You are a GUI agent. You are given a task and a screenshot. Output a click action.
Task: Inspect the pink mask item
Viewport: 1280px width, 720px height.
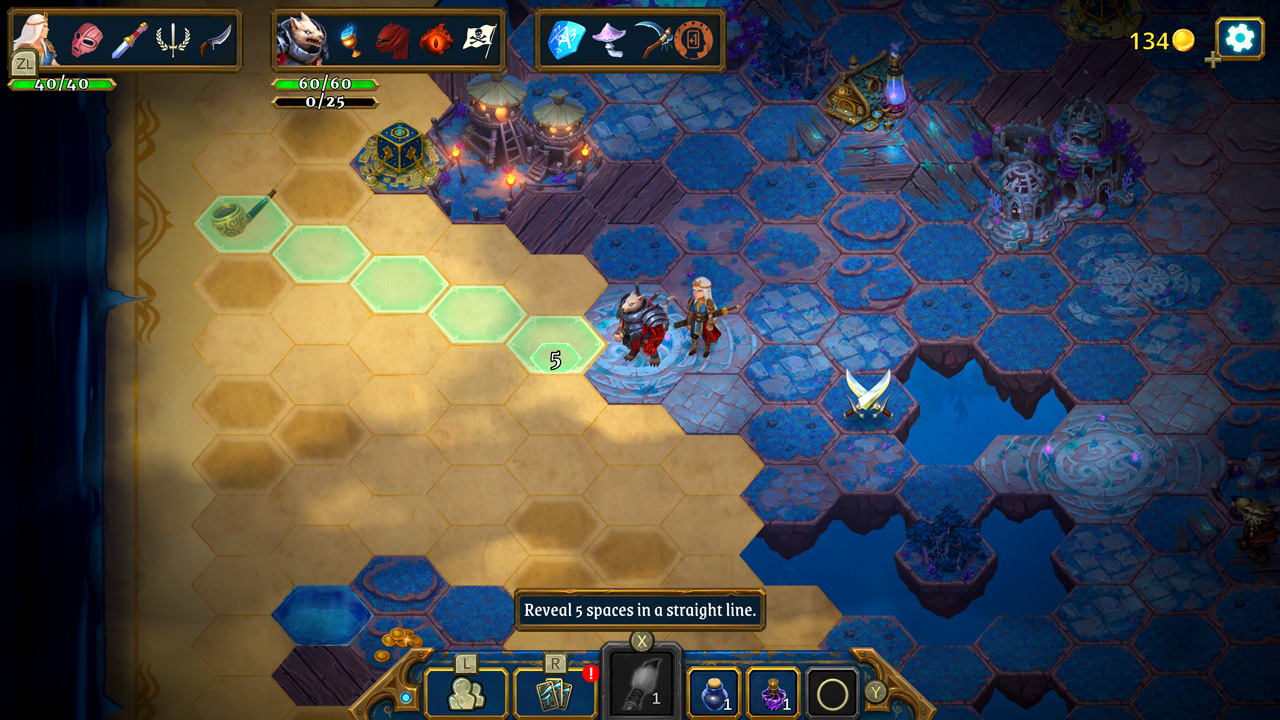[86, 41]
